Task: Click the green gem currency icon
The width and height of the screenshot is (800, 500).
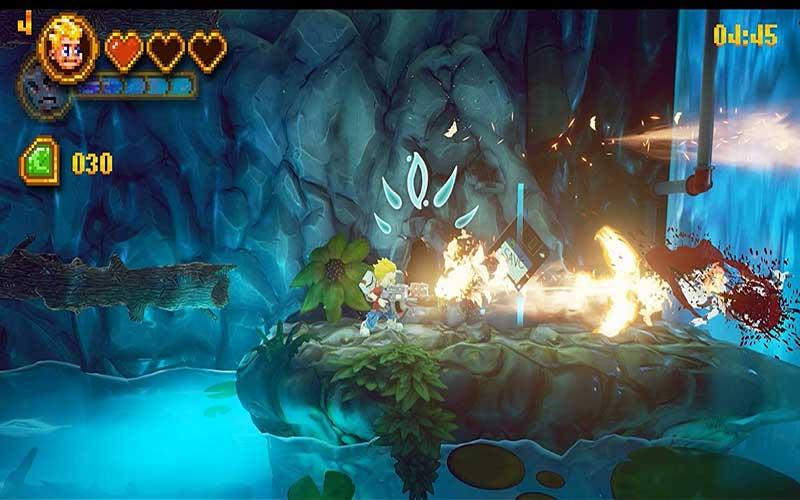Action: (41, 161)
